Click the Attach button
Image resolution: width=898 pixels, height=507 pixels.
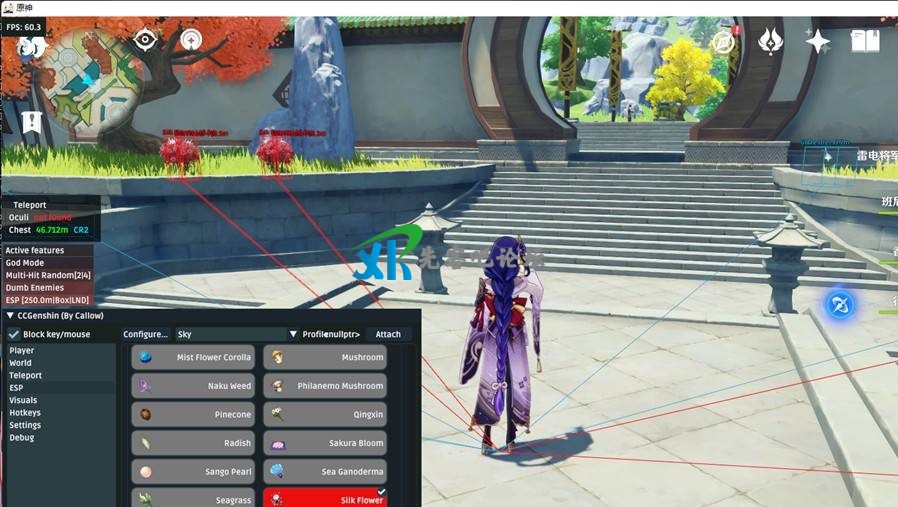click(388, 334)
